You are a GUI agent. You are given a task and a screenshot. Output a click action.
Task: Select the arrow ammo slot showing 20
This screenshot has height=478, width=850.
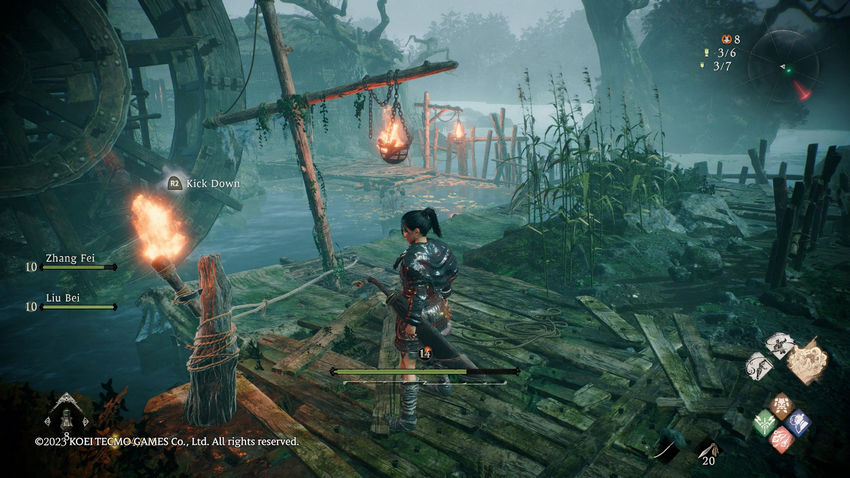tap(709, 453)
